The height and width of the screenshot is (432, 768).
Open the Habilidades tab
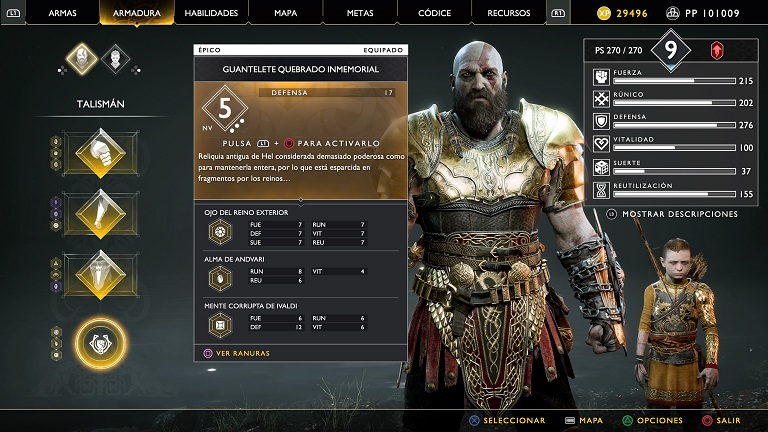(x=211, y=13)
